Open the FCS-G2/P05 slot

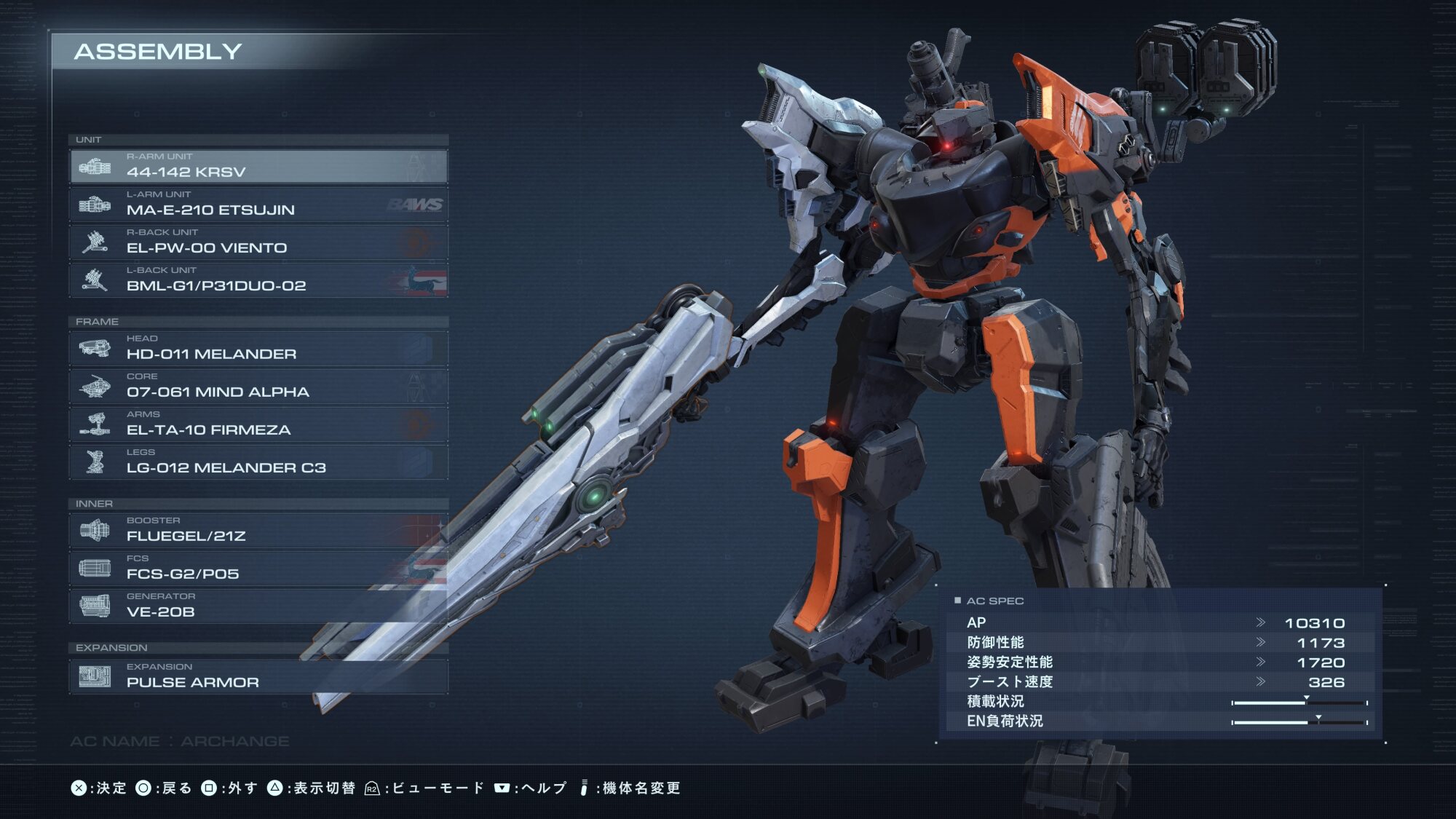click(258, 569)
